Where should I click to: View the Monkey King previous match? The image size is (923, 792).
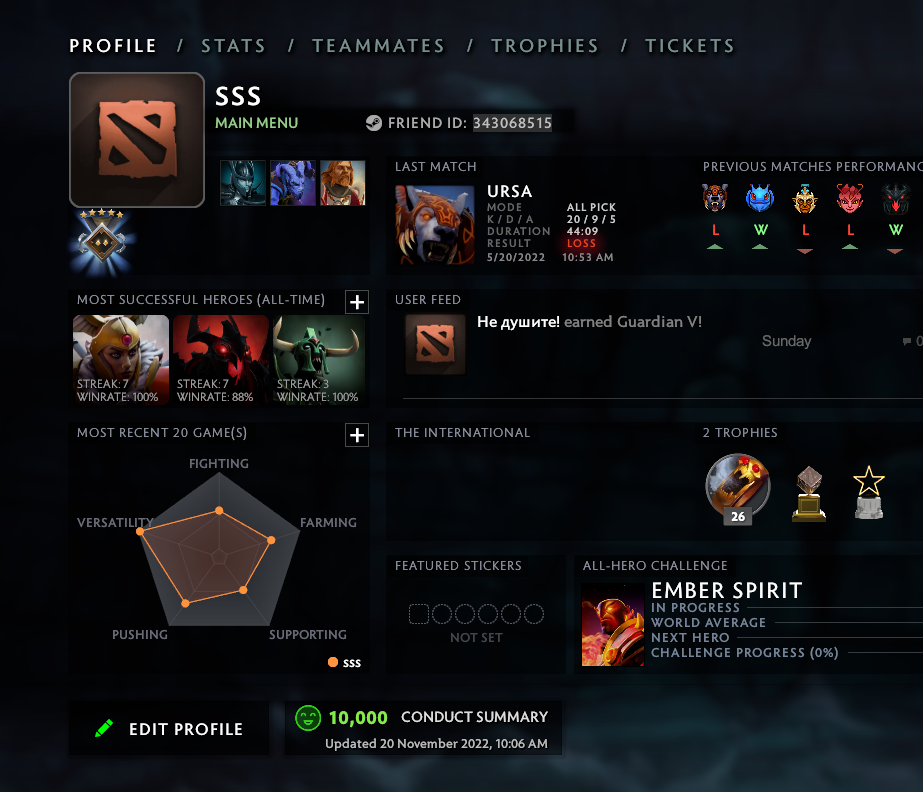[x=806, y=199]
